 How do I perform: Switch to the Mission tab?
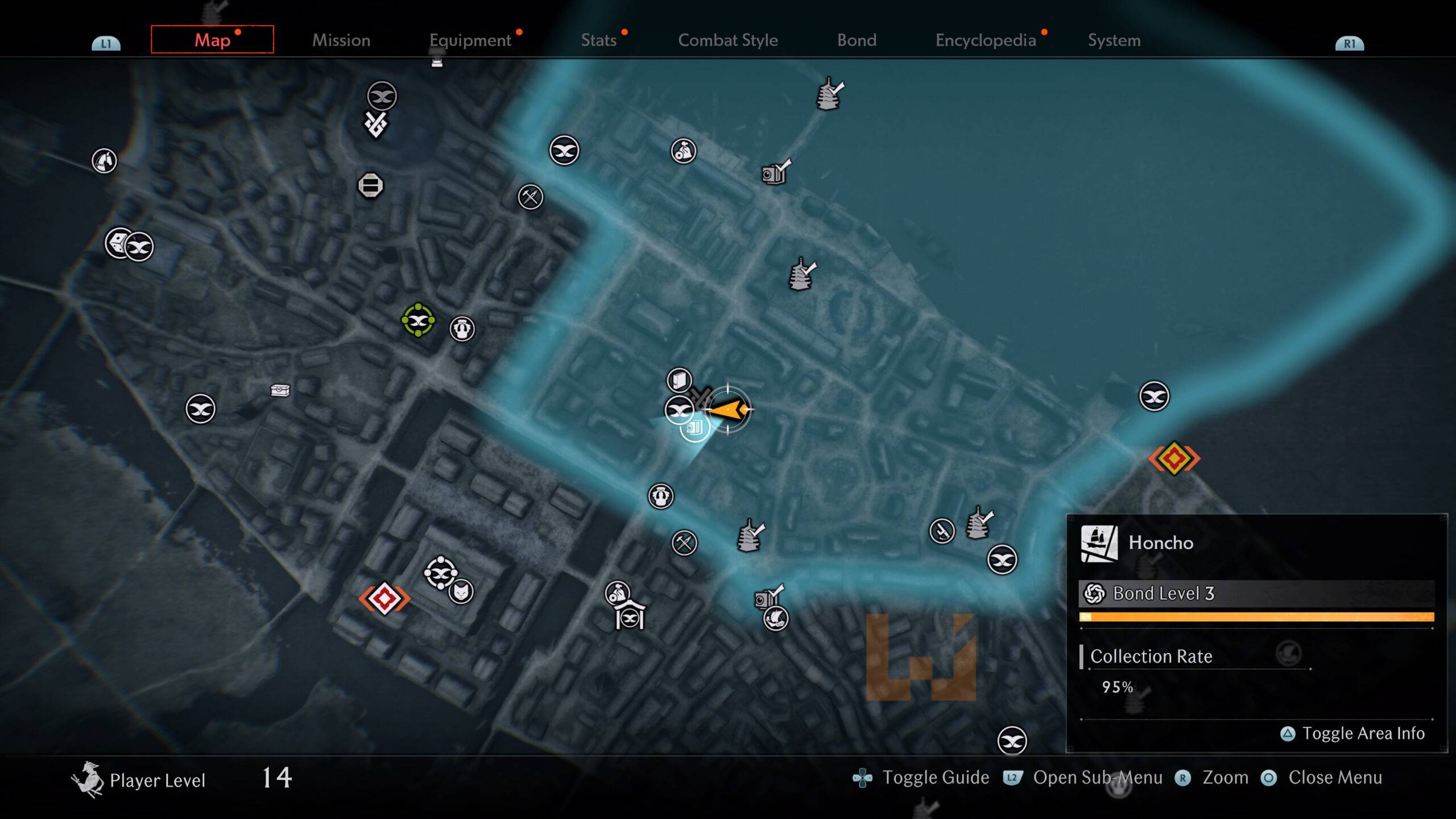pos(341,40)
